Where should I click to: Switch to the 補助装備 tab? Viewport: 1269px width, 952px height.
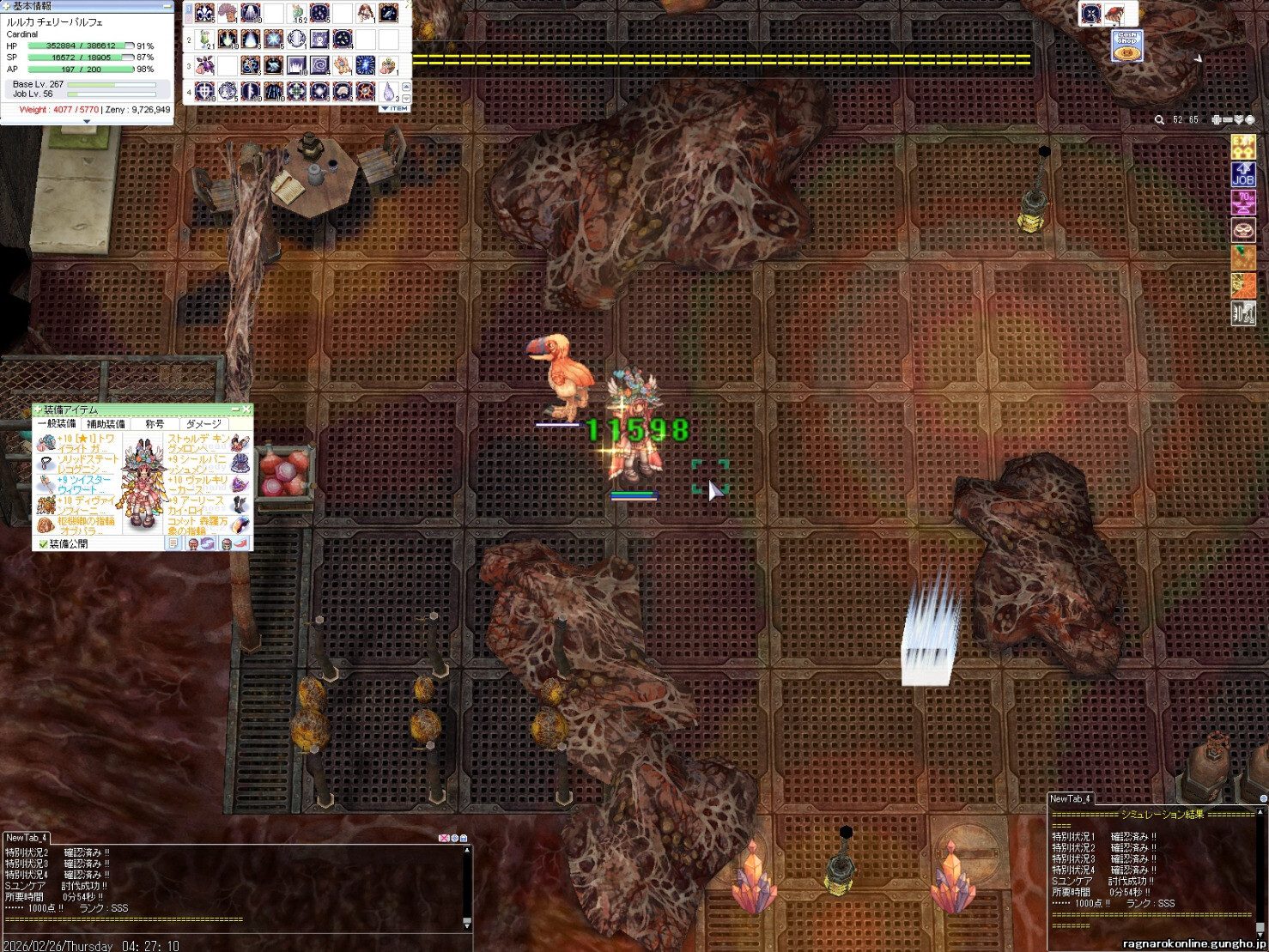click(106, 424)
